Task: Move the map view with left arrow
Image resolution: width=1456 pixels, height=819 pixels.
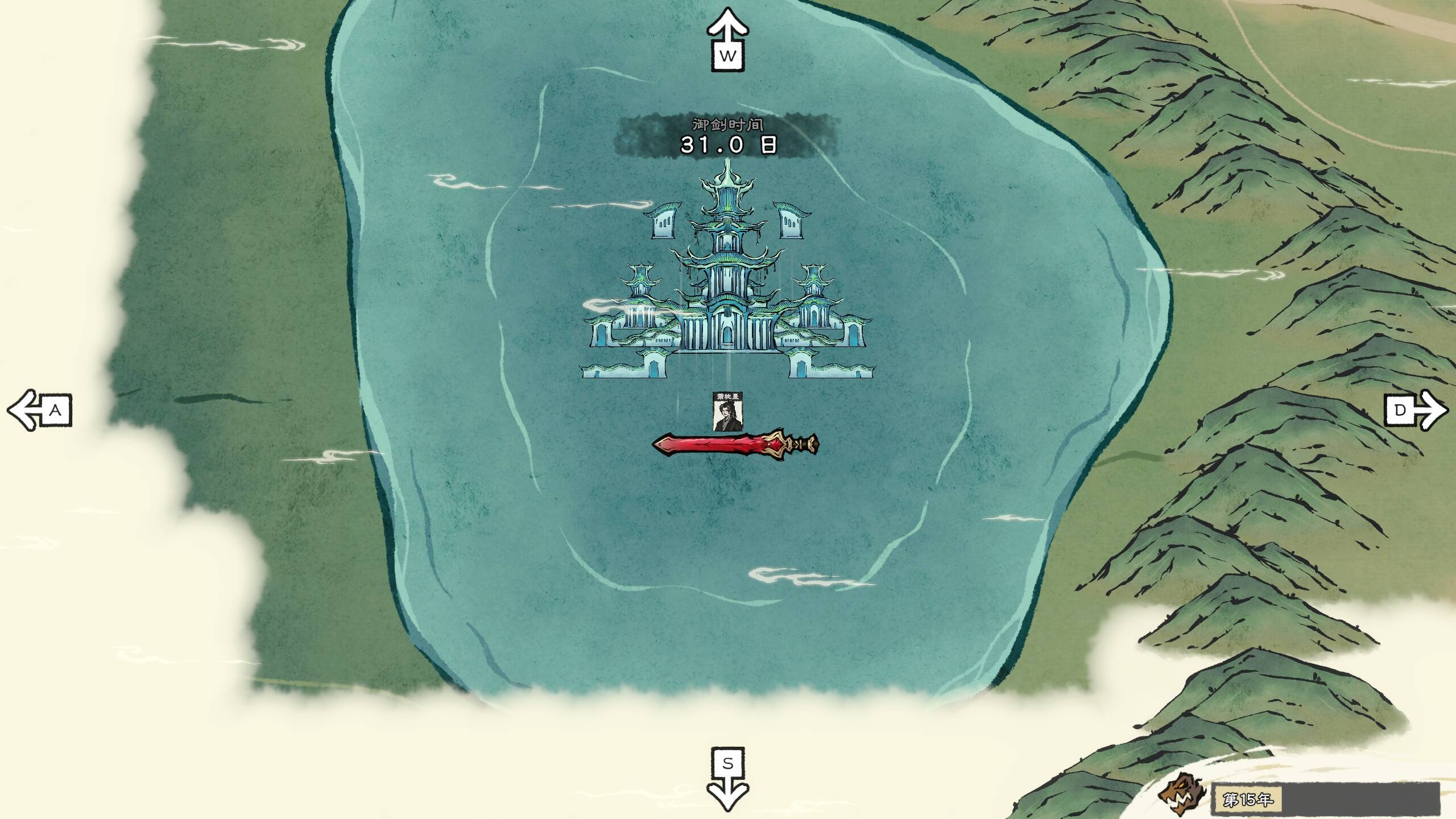Action: (39, 409)
